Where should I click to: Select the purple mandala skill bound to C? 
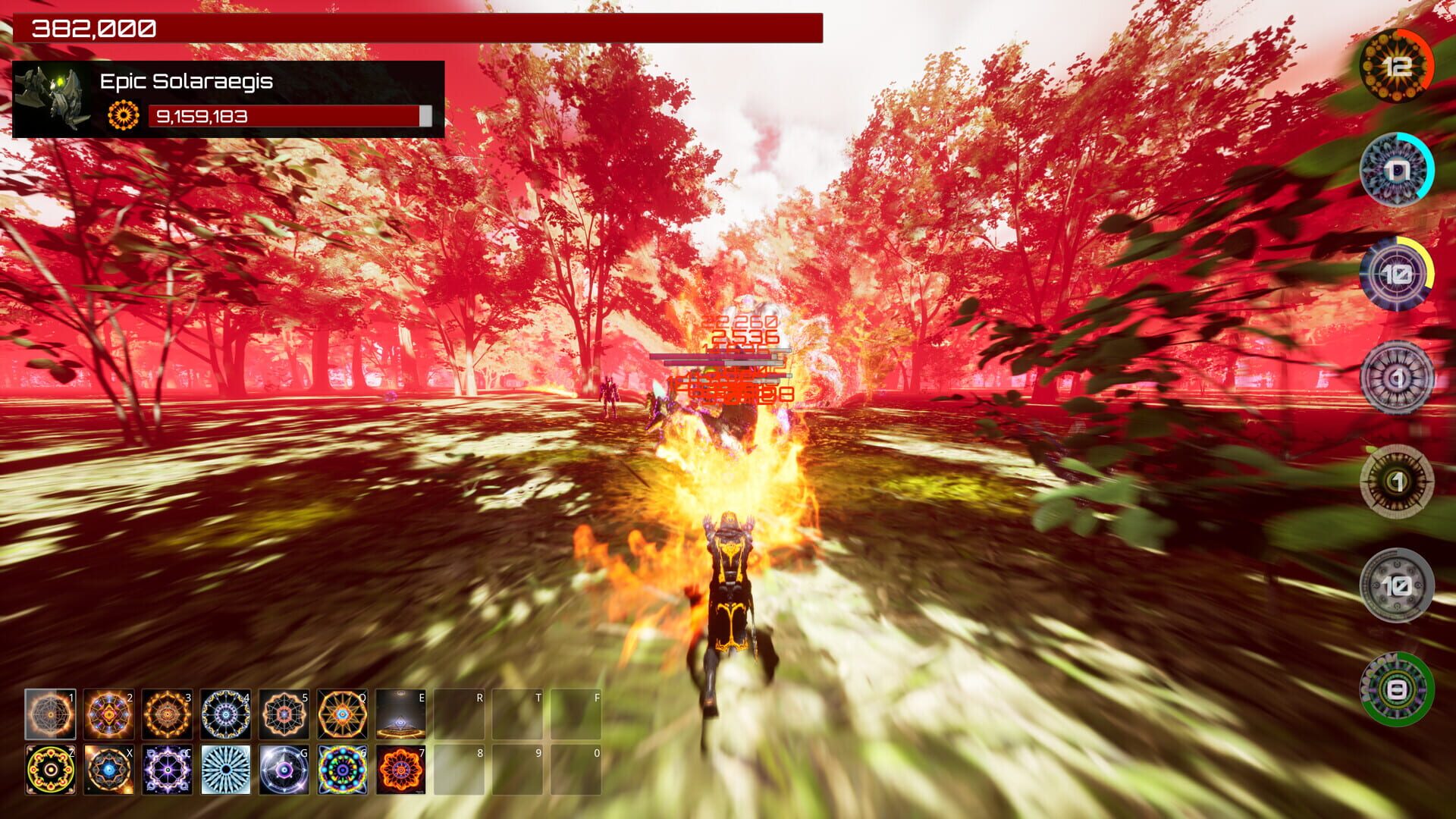click(x=167, y=770)
